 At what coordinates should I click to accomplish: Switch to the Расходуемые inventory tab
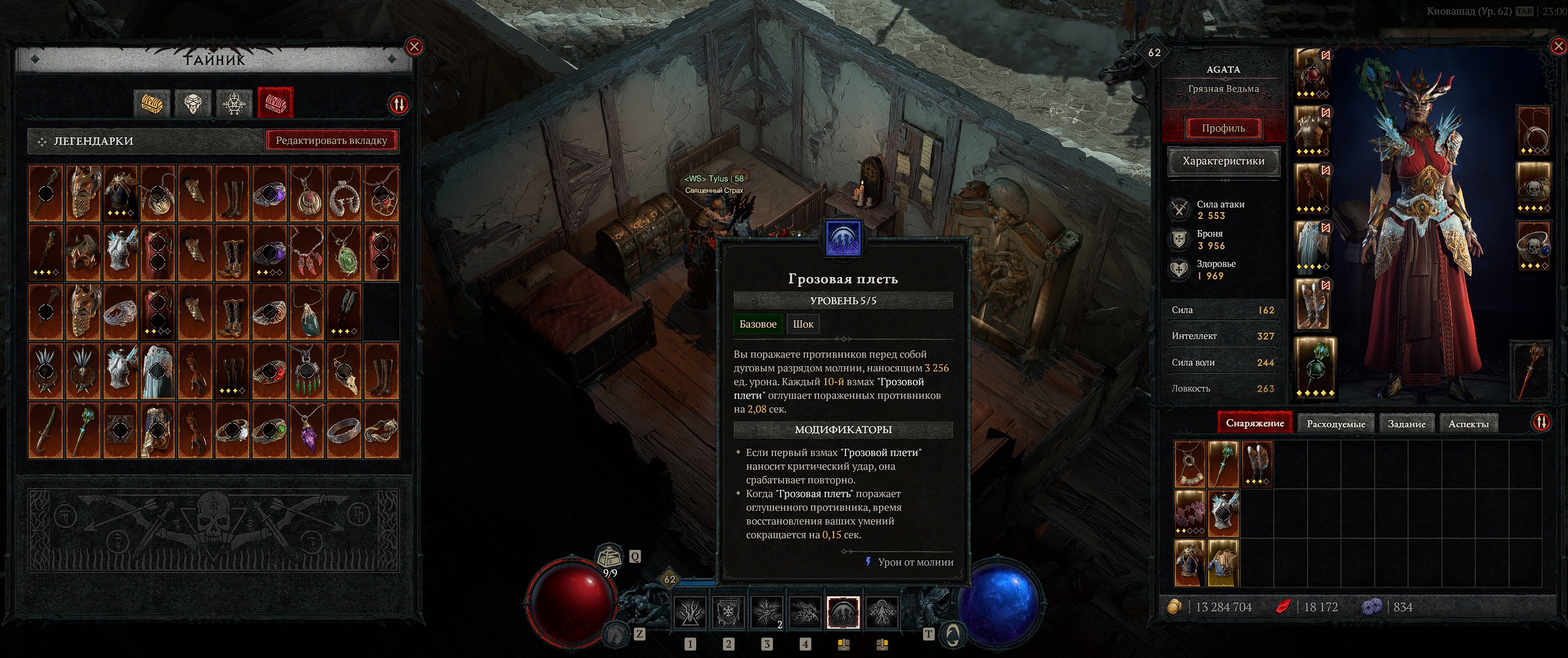pos(1335,424)
